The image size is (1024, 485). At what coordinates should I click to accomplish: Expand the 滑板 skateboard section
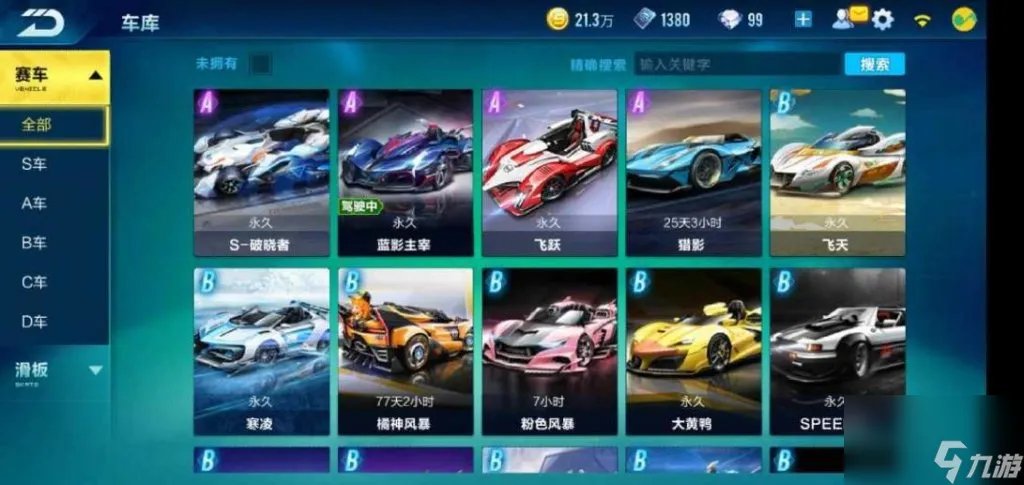(54, 371)
